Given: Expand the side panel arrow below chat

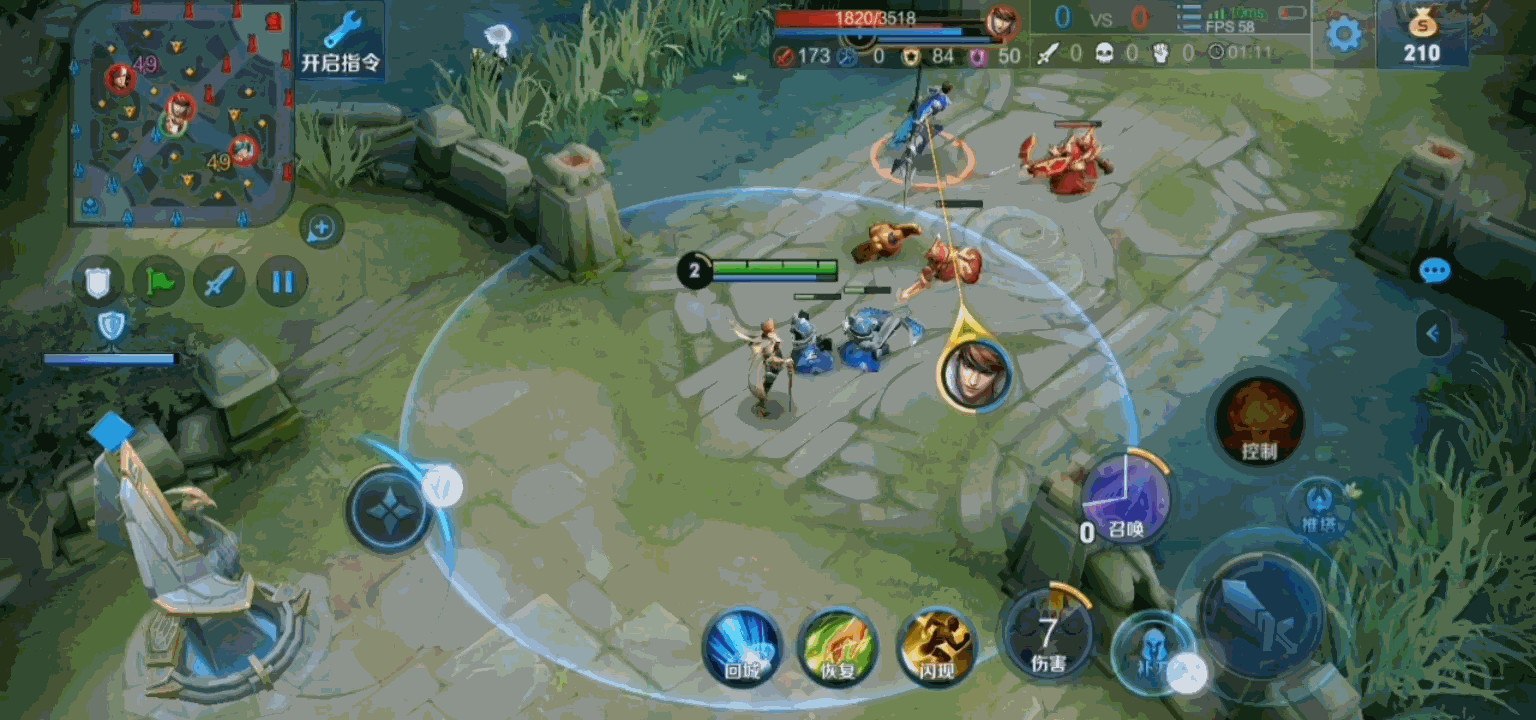Looking at the screenshot, I should point(1433,333).
